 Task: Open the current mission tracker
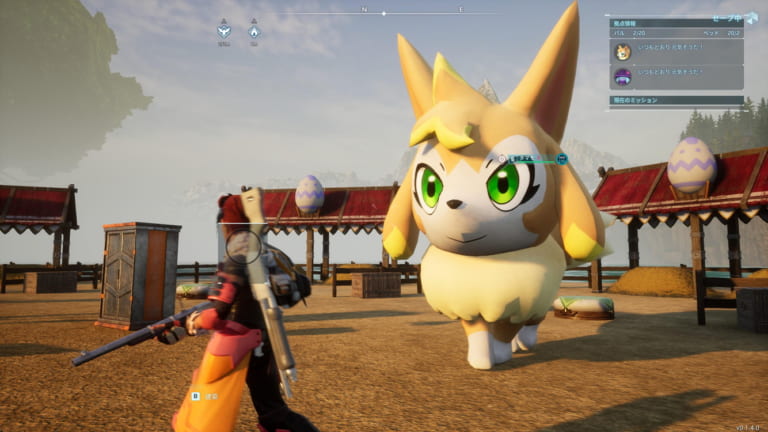(676, 100)
